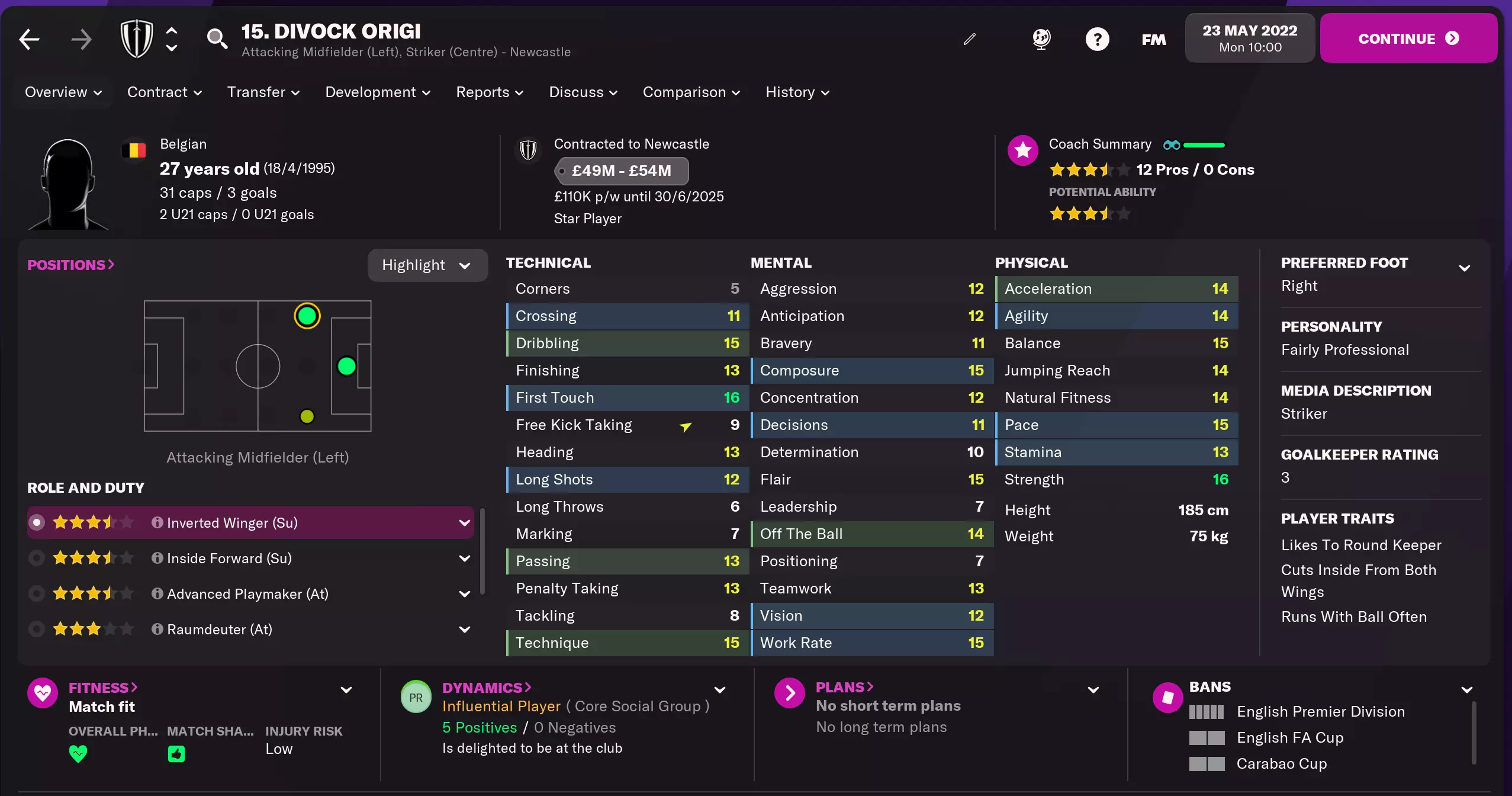This screenshot has height=796, width=1512.
Task: Open the History menu
Action: [x=797, y=92]
